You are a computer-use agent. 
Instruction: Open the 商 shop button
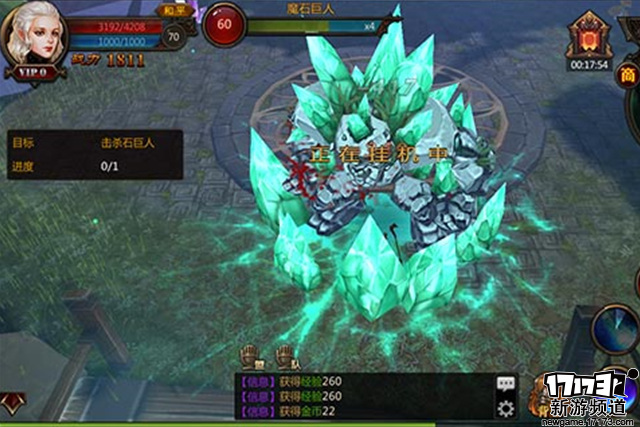tap(628, 76)
